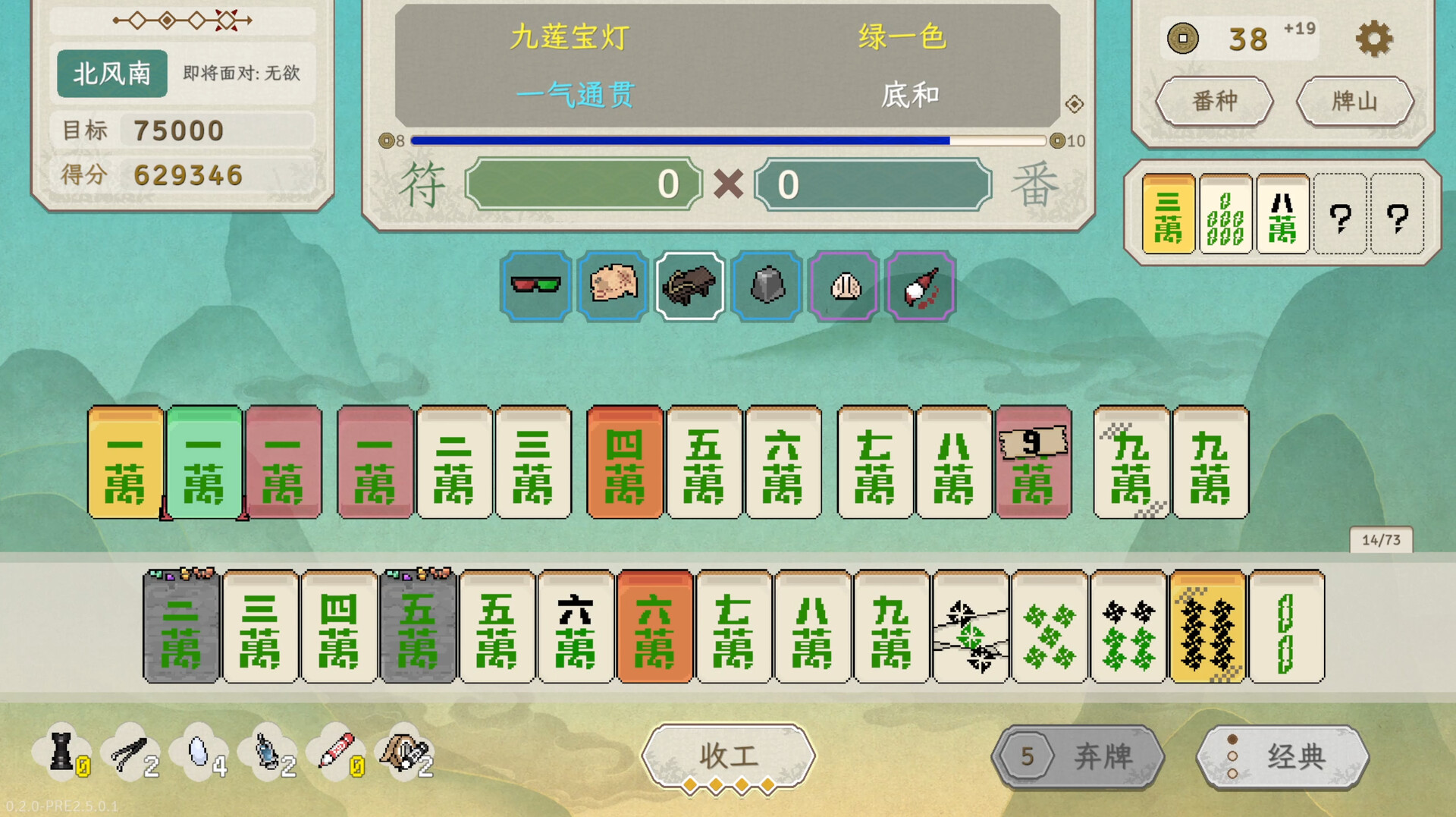The image size is (1456, 817).
Task: Click the first question mark slot
Action: coord(1341,216)
